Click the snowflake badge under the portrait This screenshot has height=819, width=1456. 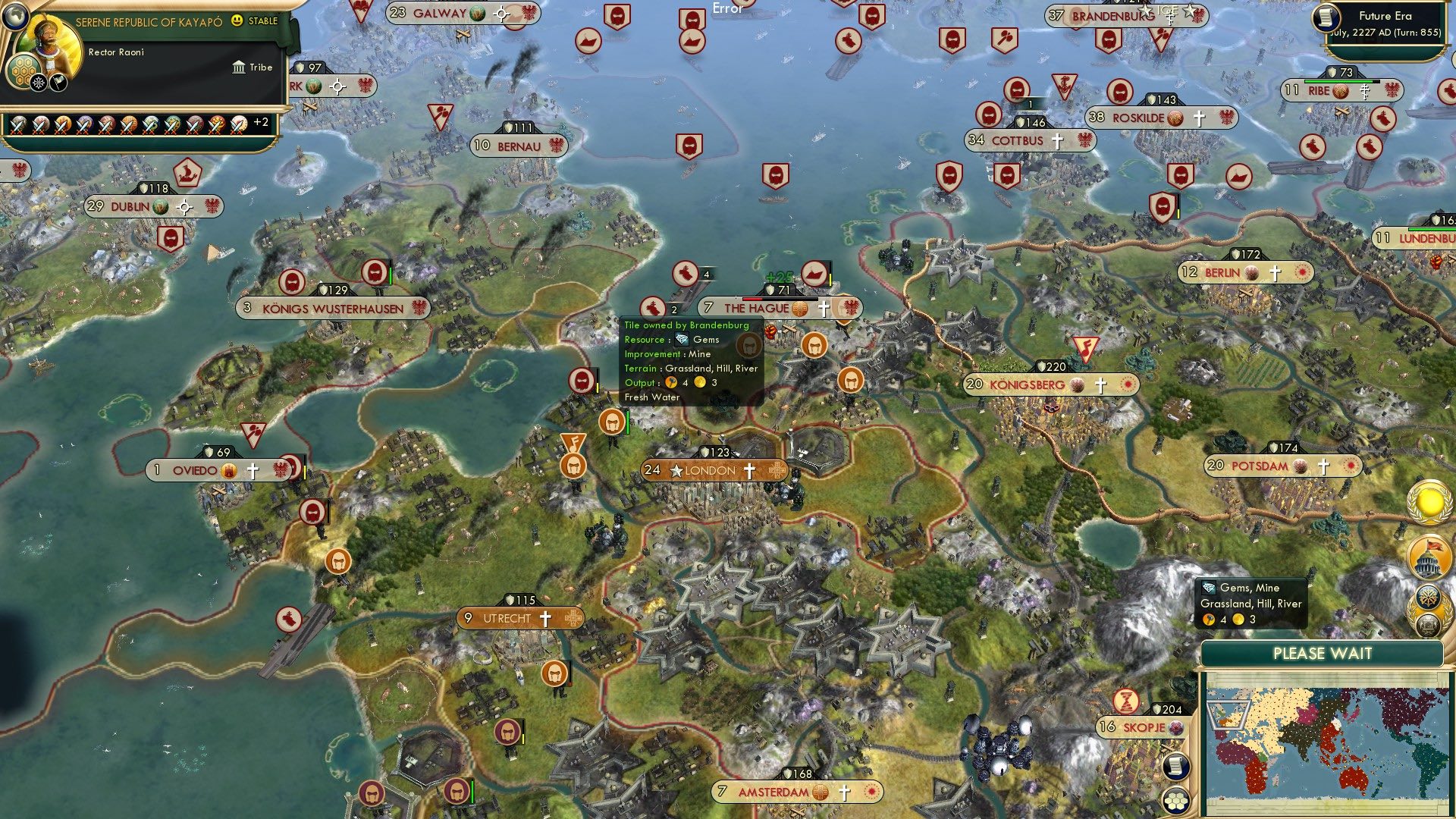coord(37,82)
